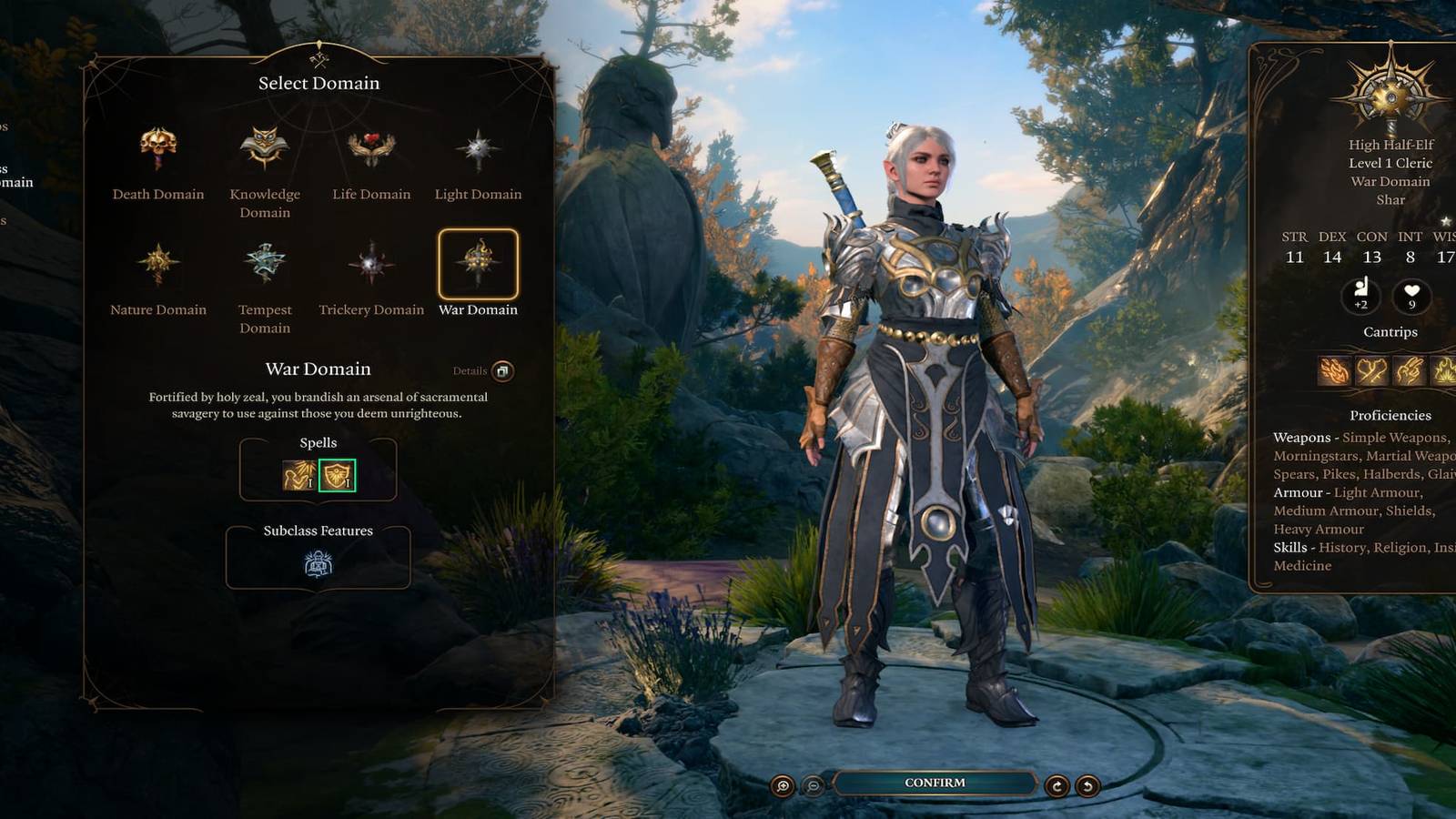1456x819 pixels.
Task: Select the Domain entry in the left sidebar
Action: click(x=16, y=182)
